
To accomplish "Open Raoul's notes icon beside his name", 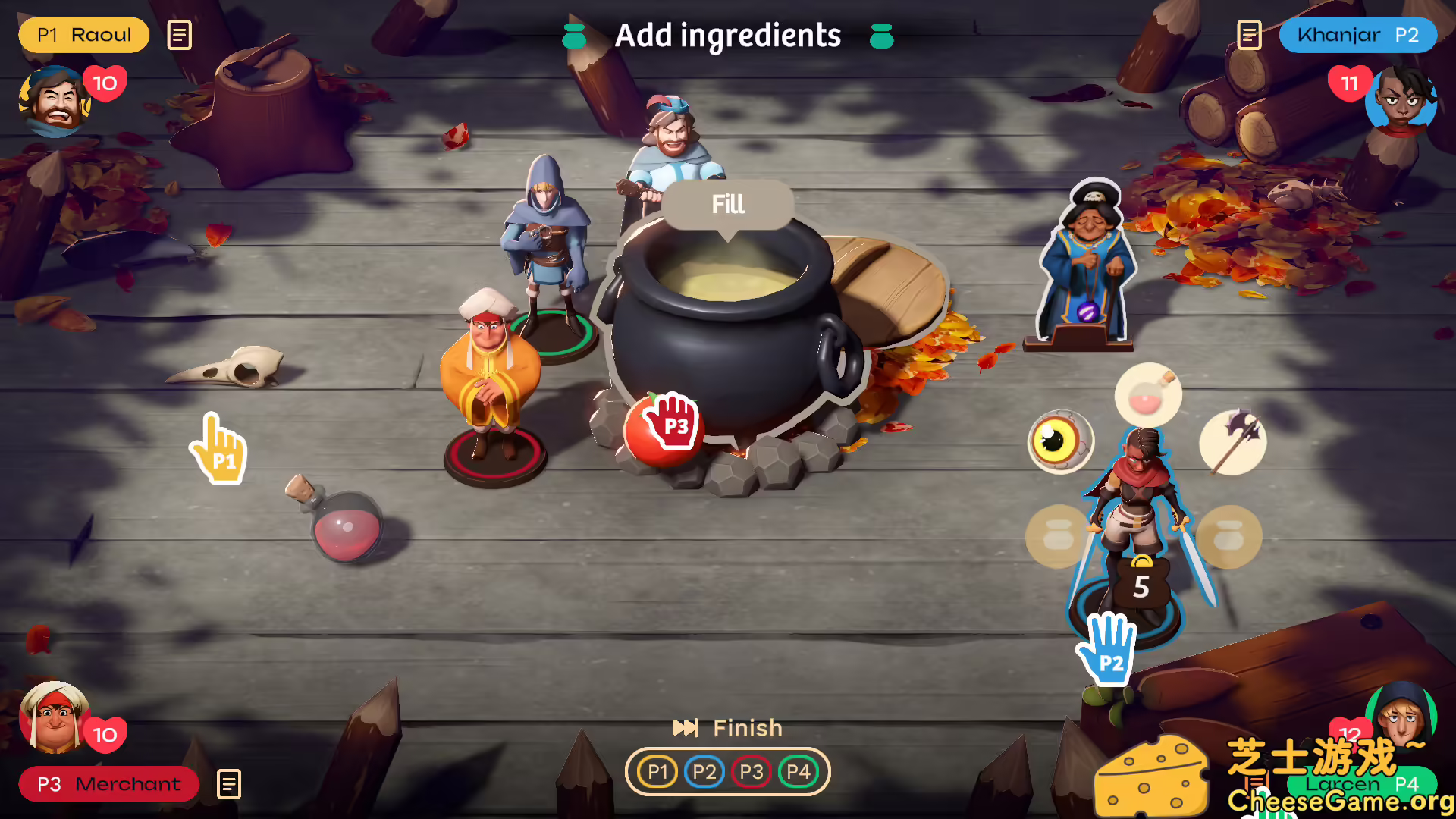I will [179, 35].
